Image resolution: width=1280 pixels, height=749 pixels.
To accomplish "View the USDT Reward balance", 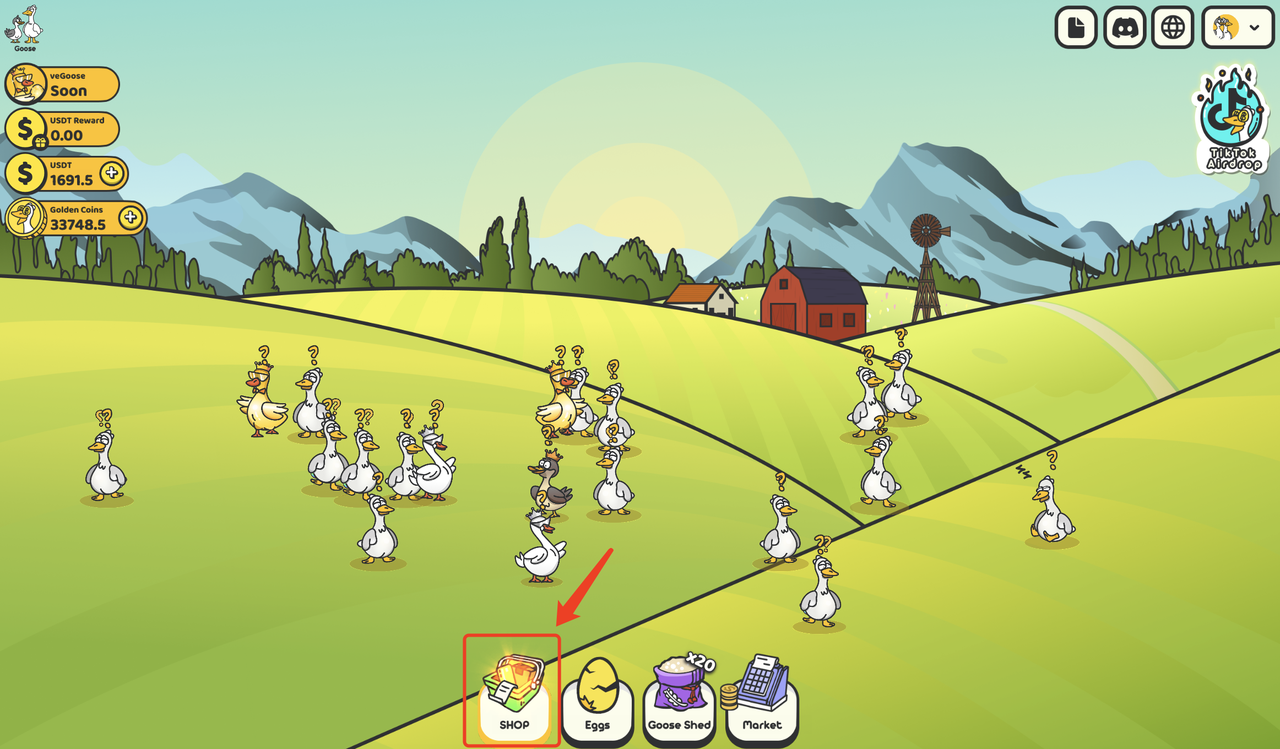I will click(62, 130).
